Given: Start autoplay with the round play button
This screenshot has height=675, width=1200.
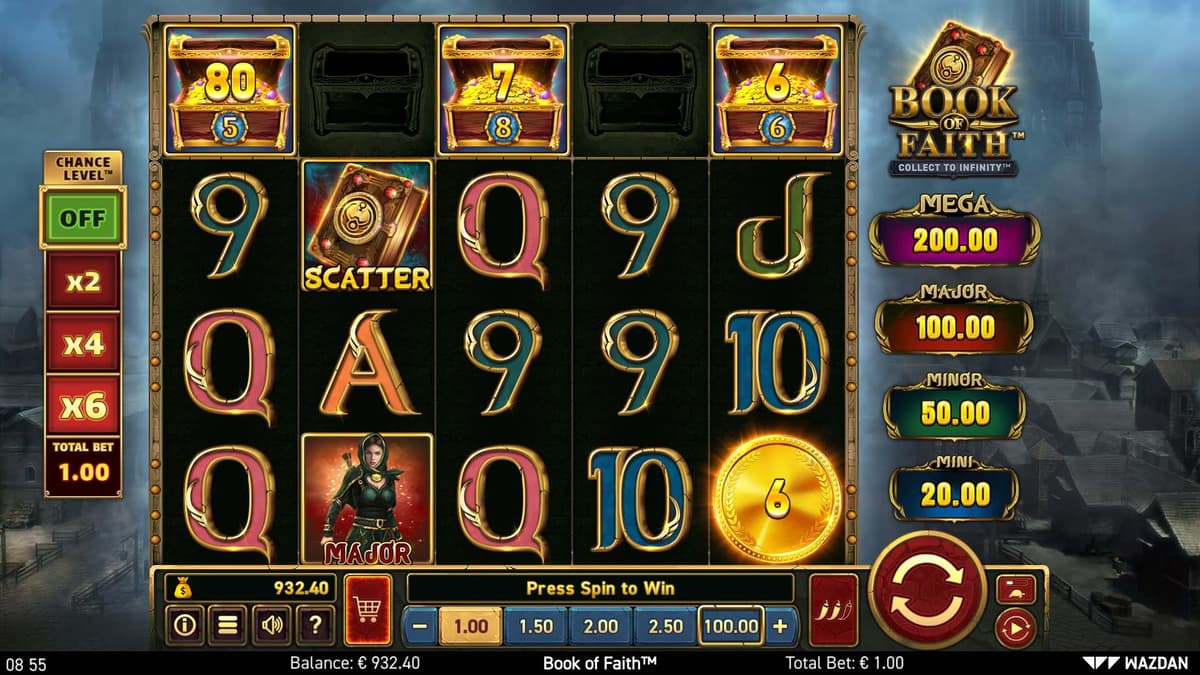Looking at the screenshot, I should click(x=1016, y=629).
